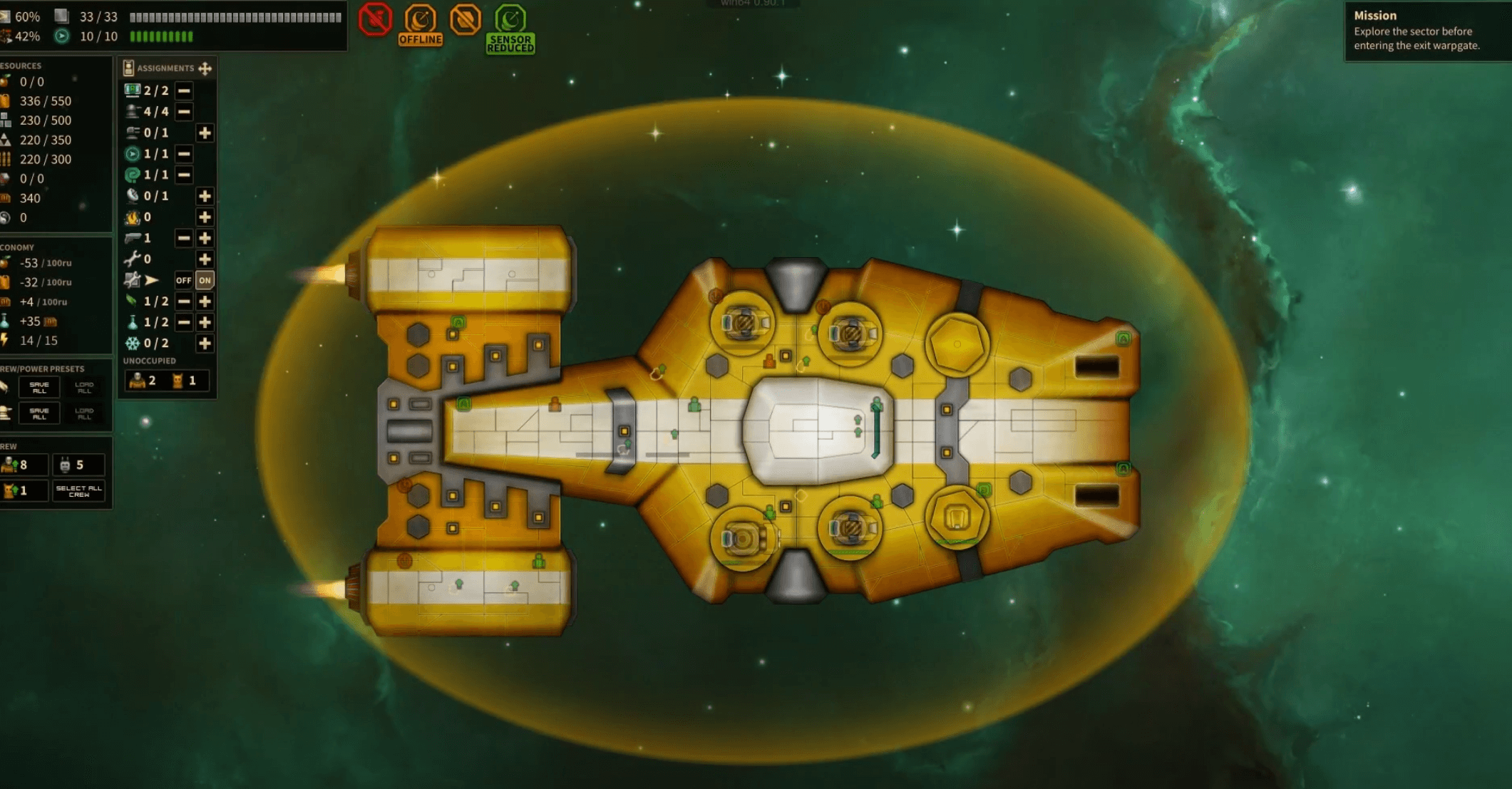
Task: Add crew to the satellite dish sensor assignment
Action: [x=205, y=196]
